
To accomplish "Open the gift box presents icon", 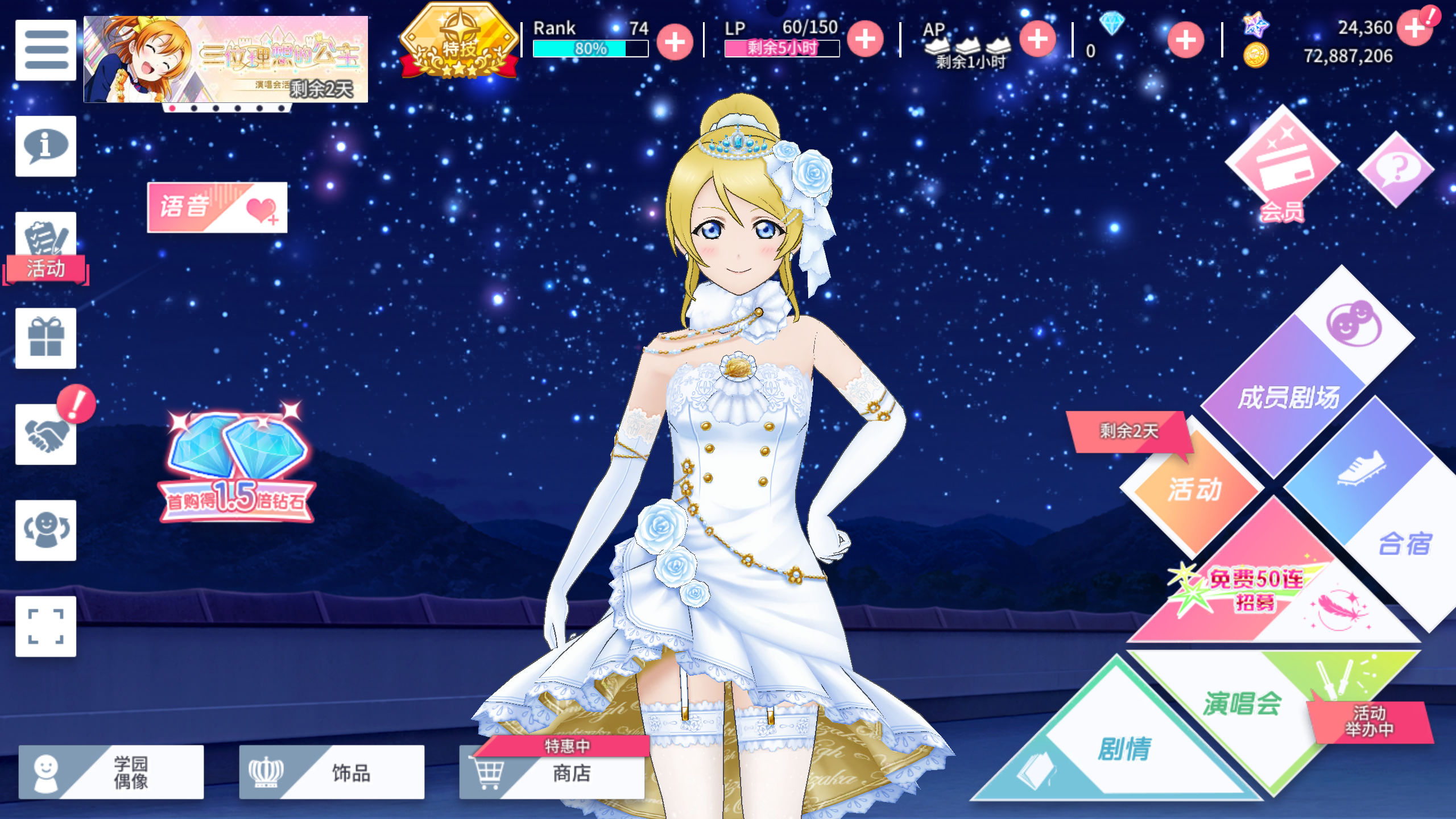I will [x=45, y=338].
